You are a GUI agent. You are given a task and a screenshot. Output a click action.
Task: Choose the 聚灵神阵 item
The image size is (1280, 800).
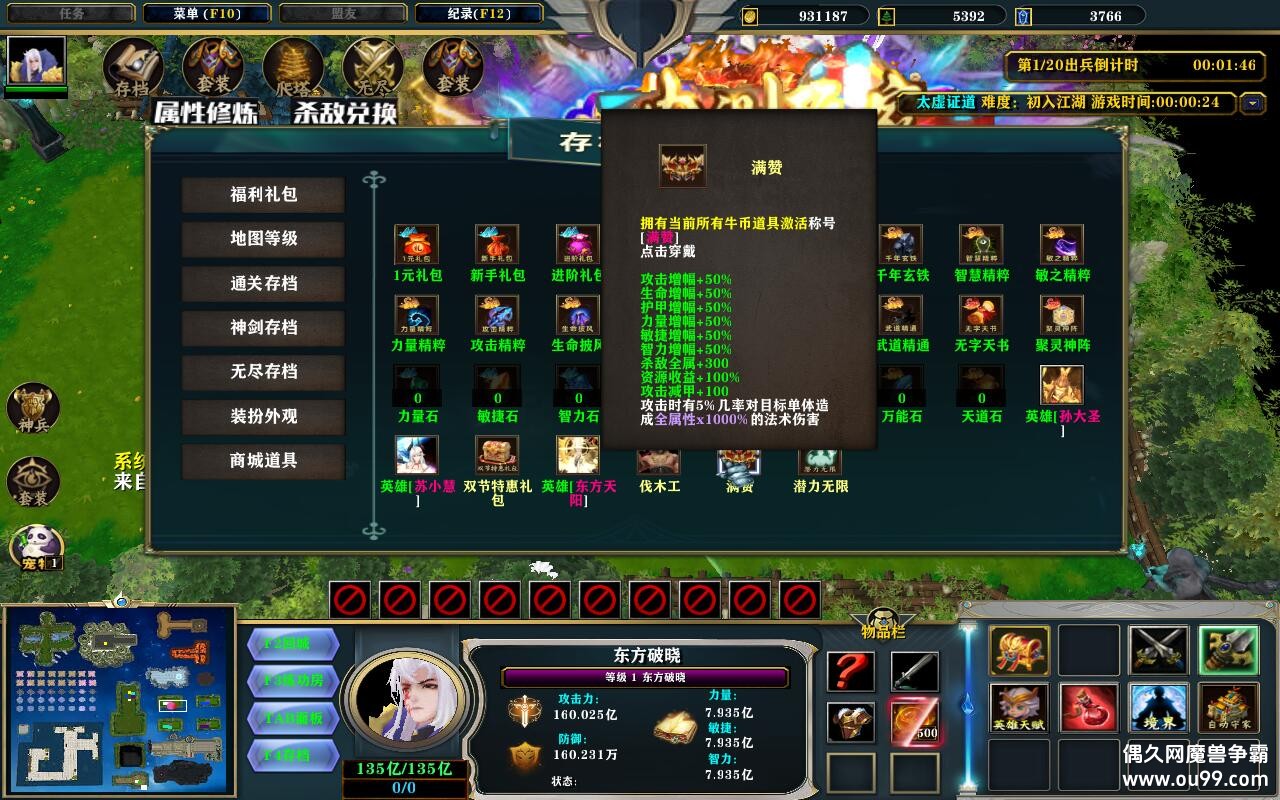pyautogui.click(x=1062, y=316)
